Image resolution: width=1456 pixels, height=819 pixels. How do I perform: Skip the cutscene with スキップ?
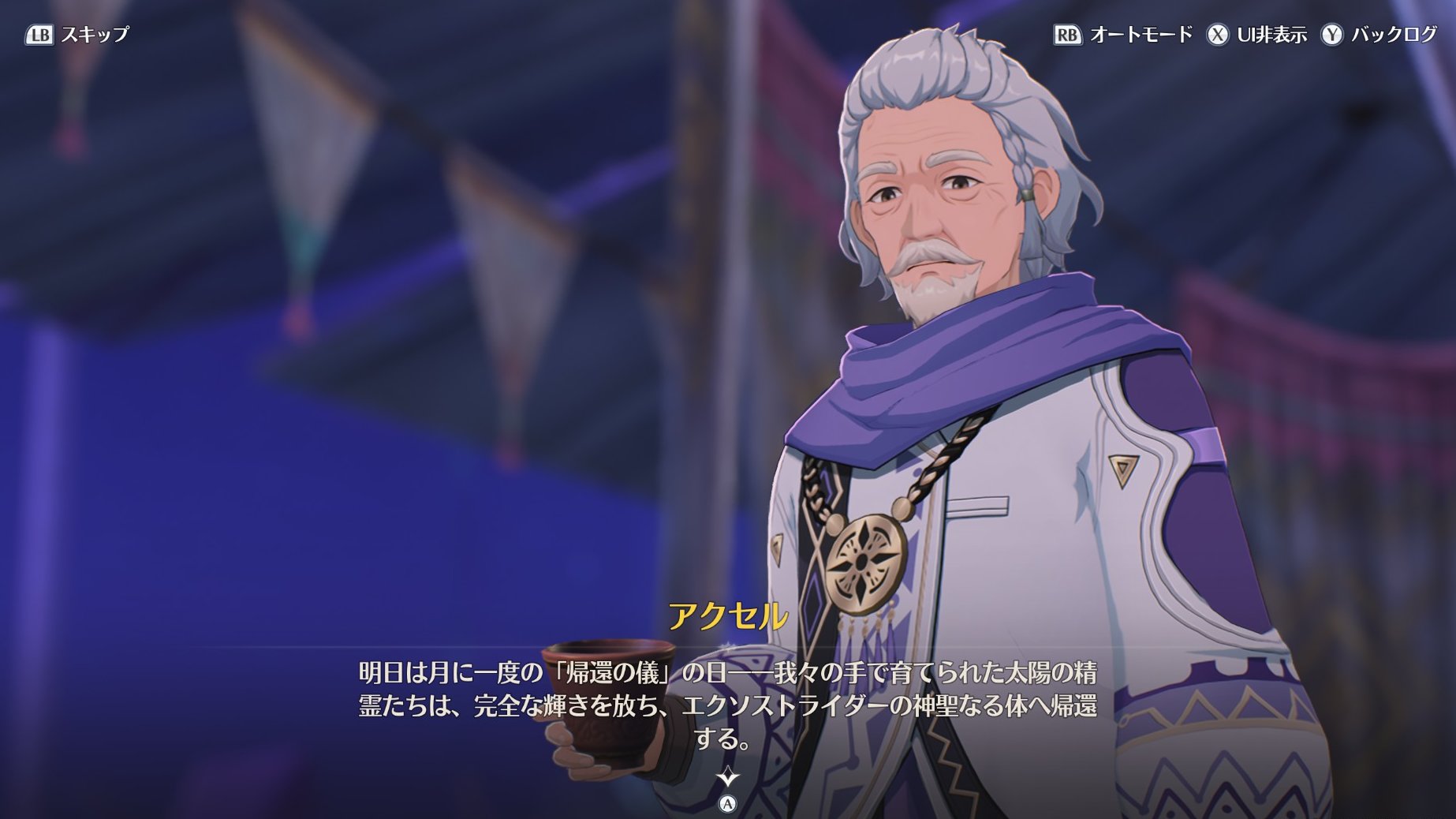[77, 35]
